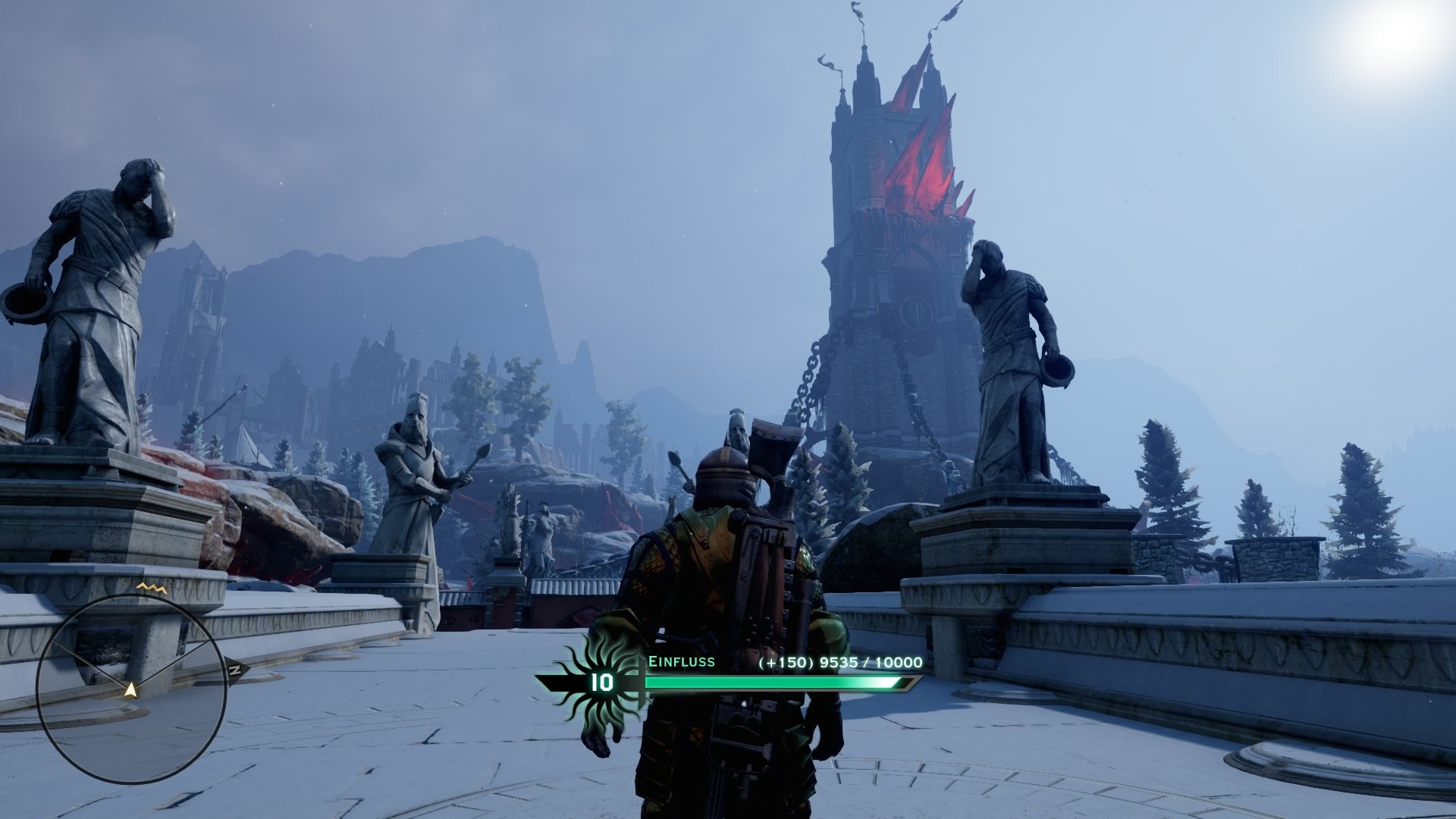Click the green influence progress bar
This screenshot has height=819, width=1456.
[766, 682]
